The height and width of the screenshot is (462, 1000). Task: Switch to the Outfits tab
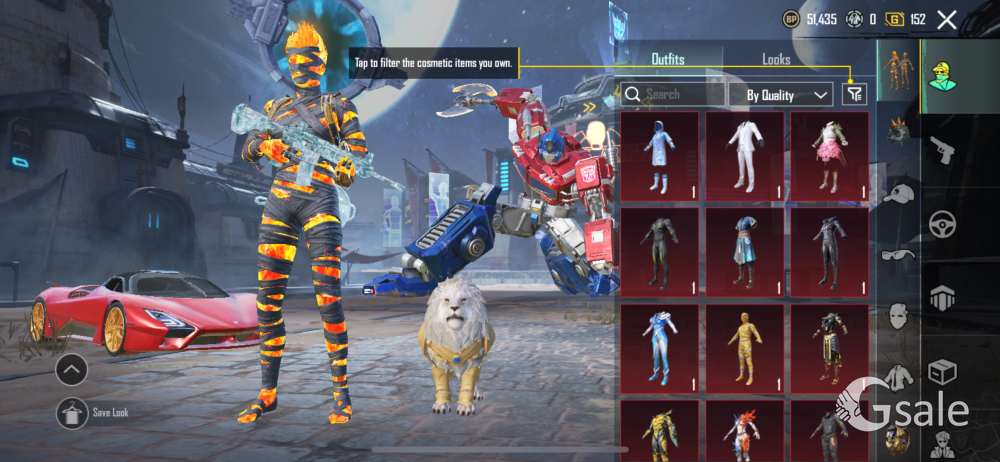[x=667, y=60]
